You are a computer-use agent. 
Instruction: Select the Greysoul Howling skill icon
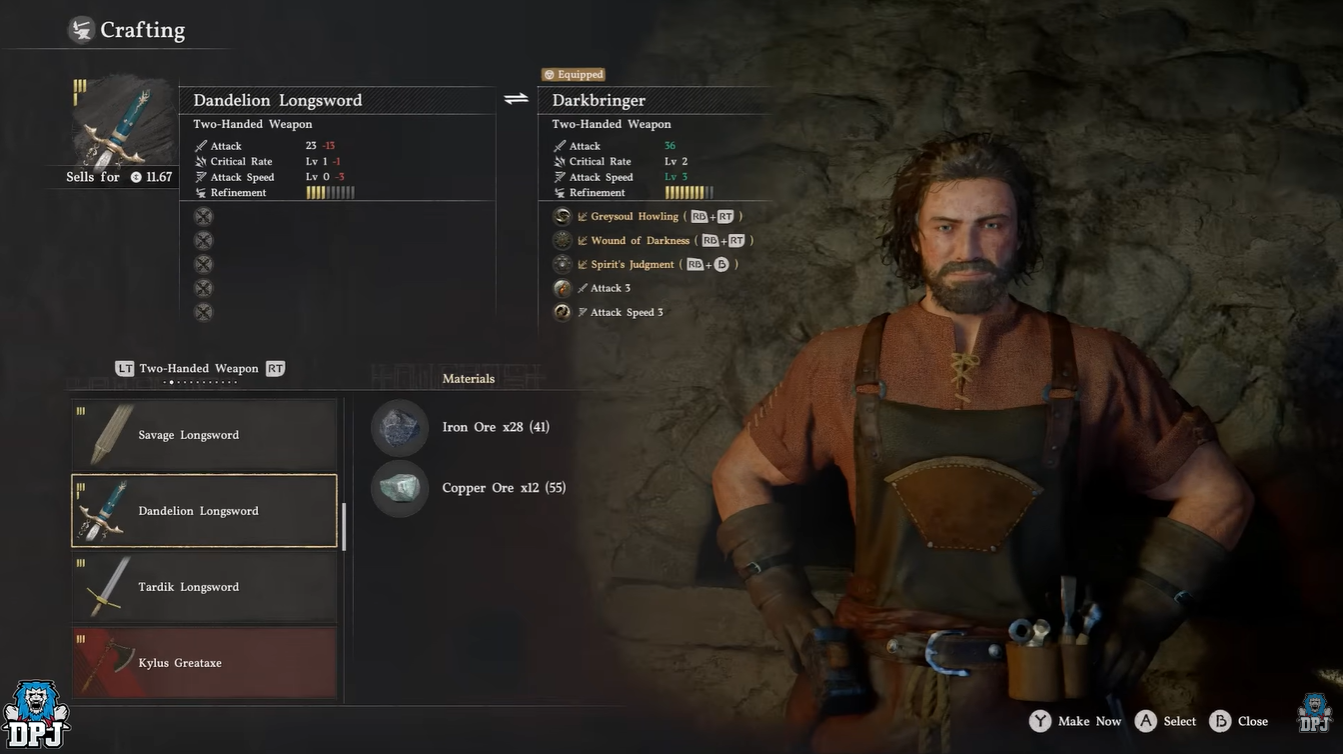click(x=562, y=217)
